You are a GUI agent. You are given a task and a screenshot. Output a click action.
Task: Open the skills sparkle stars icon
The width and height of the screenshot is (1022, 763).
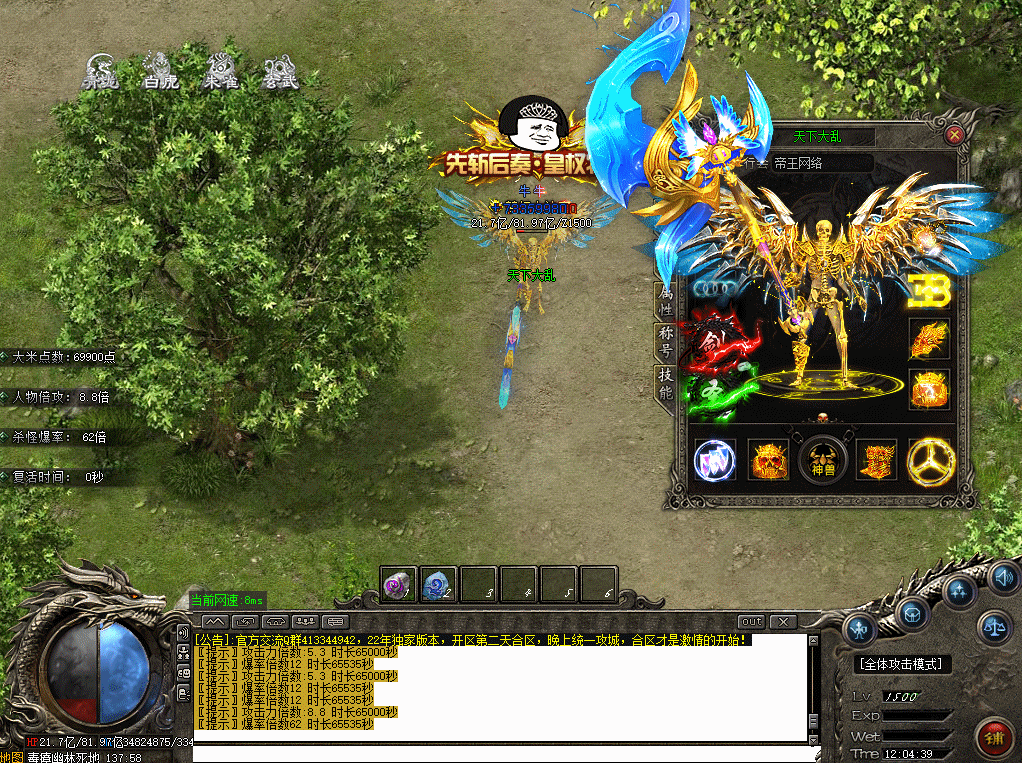(960, 591)
